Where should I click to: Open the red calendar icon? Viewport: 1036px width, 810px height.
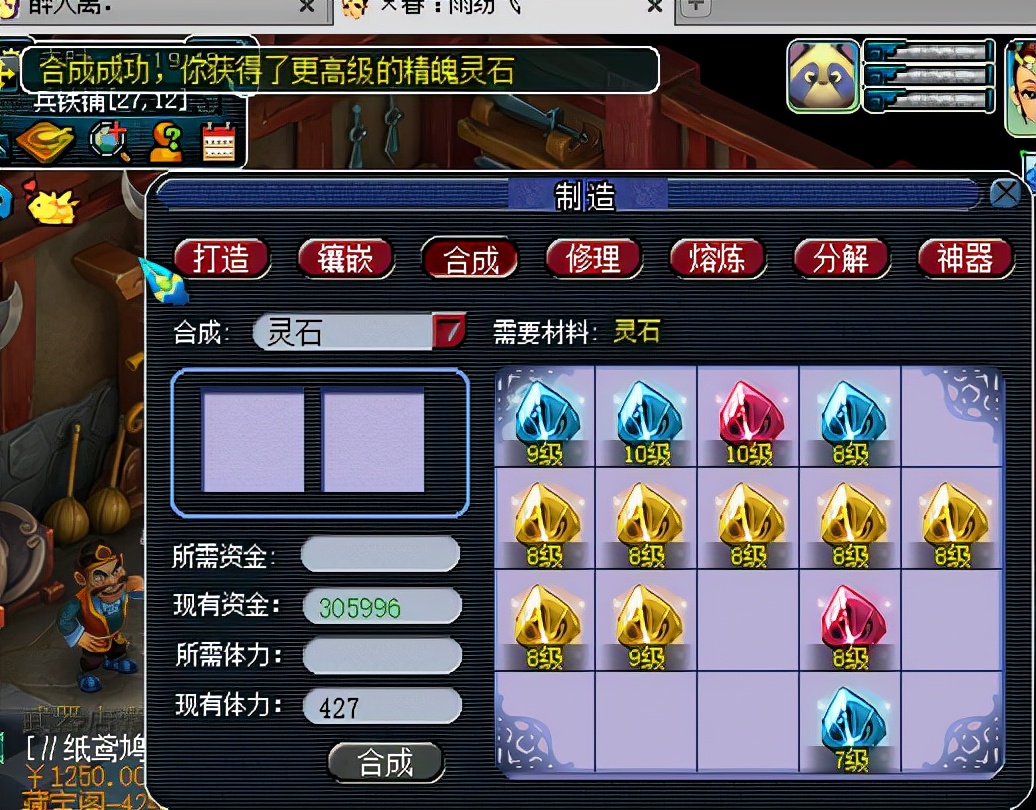click(x=218, y=142)
